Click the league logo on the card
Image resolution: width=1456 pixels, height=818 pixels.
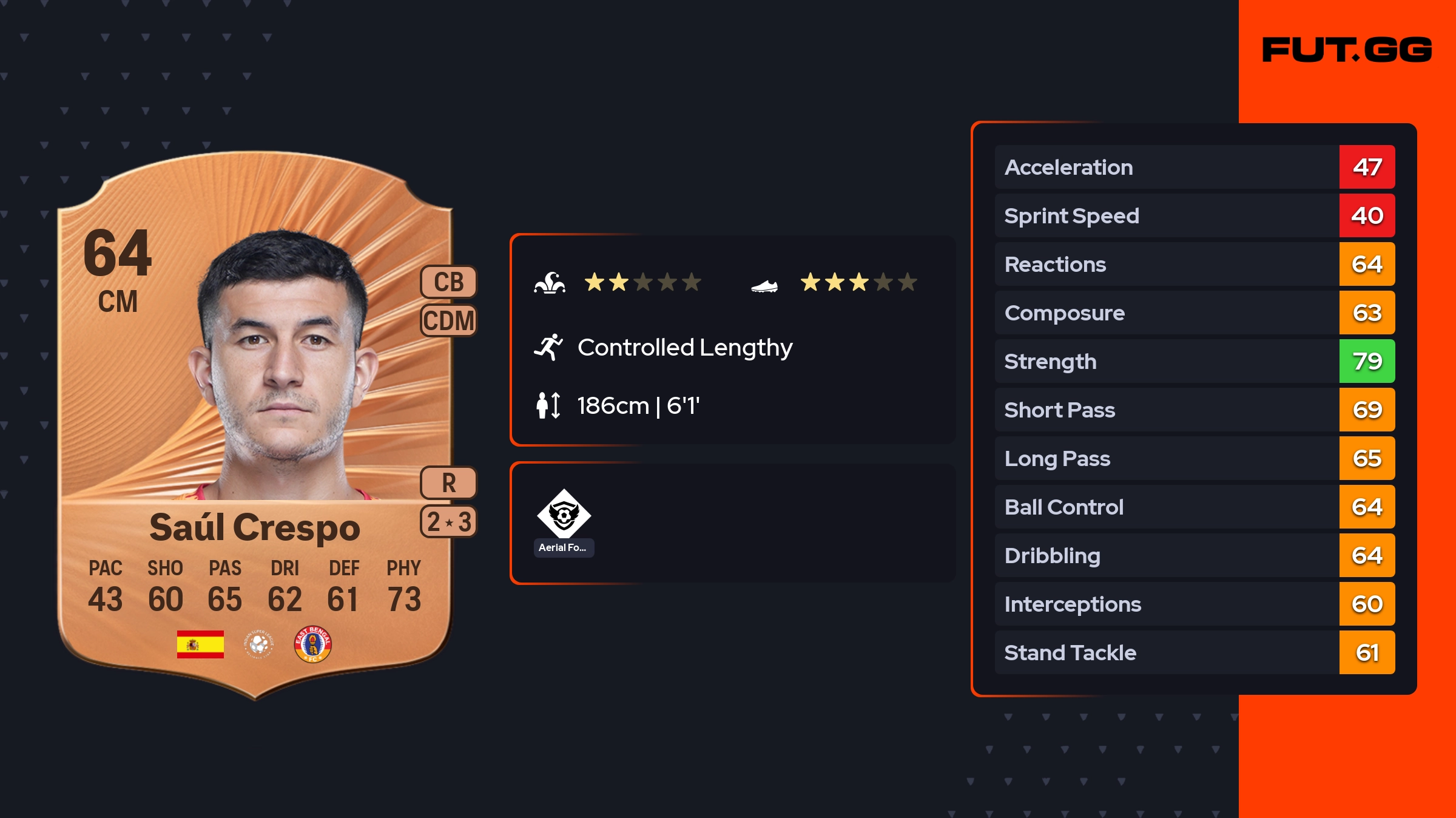pos(259,644)
